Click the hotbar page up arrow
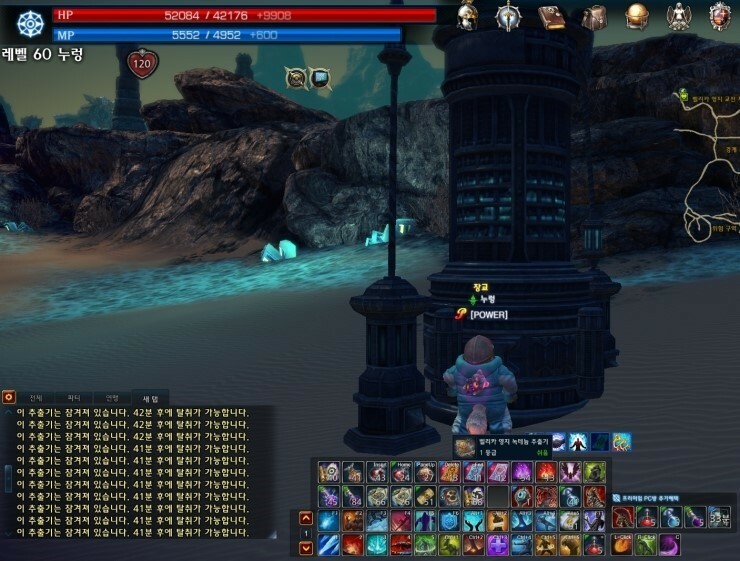 point(306,518)
